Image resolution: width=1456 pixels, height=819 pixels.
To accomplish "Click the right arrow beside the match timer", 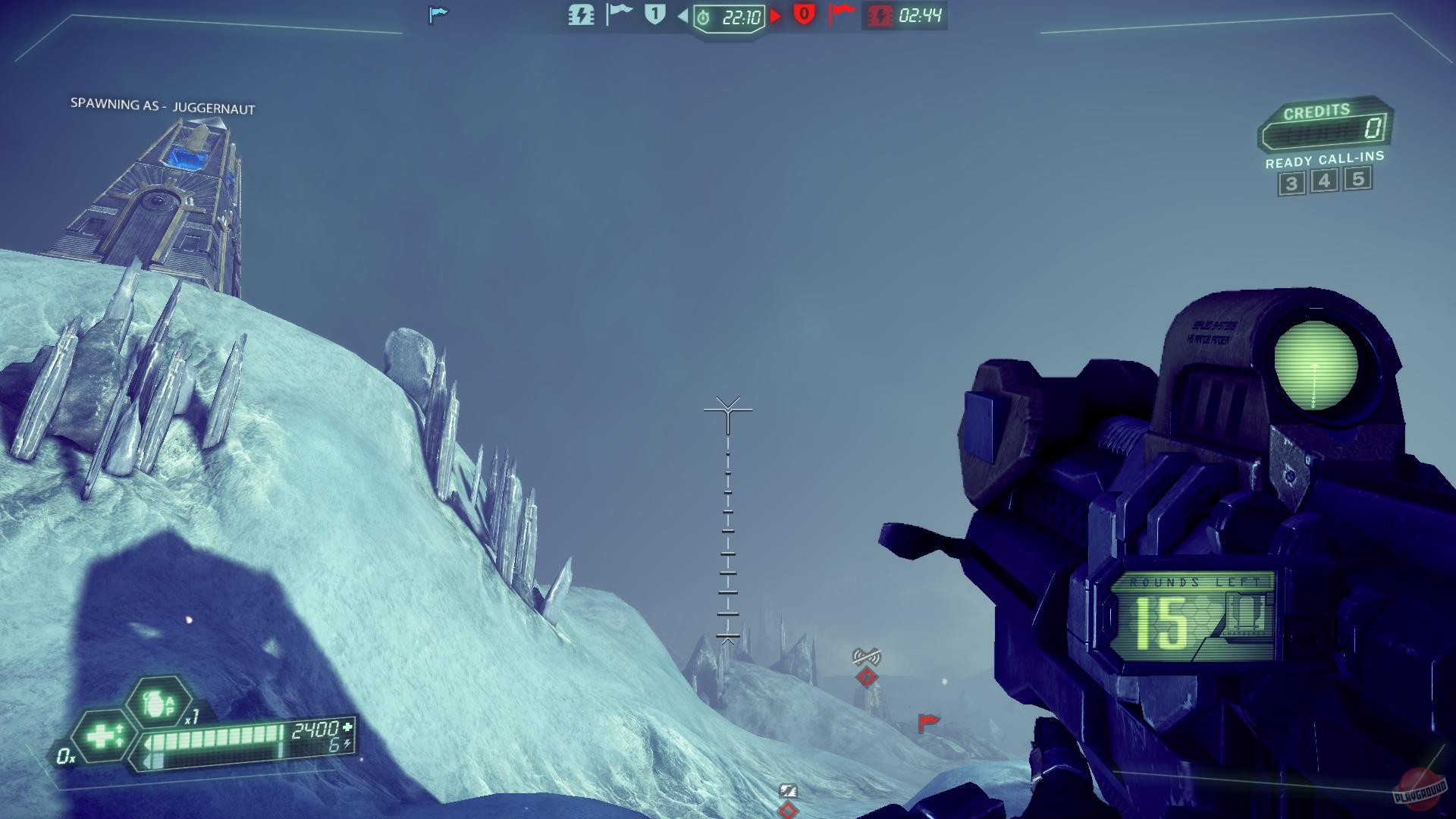I will tap(777, 17).
